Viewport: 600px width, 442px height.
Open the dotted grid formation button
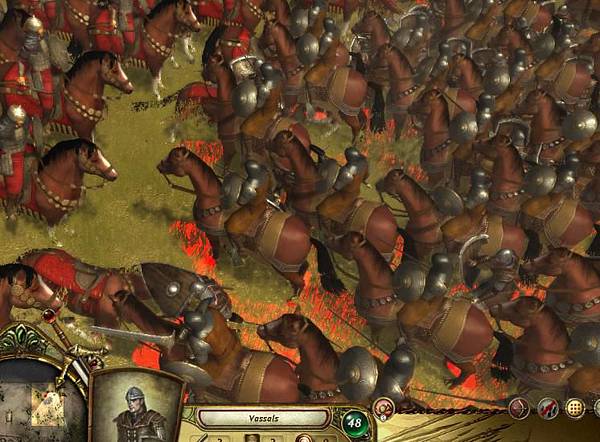(575, 408)
